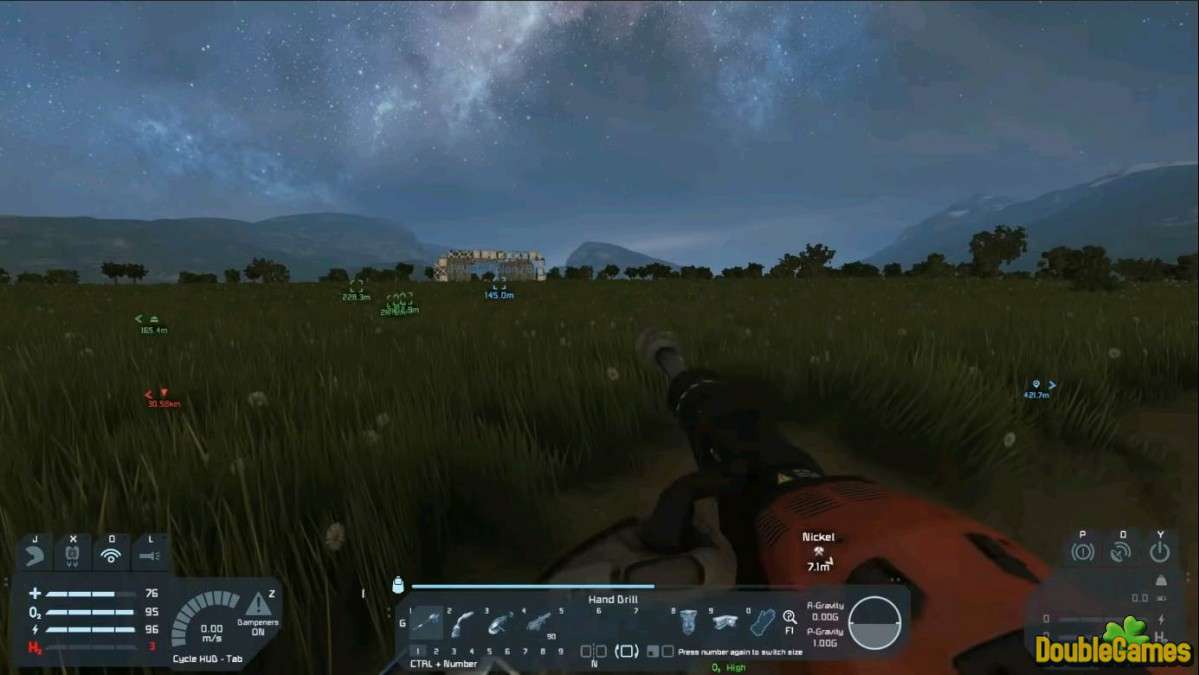
Task: Toggle the helmet icon
Action: tap(35, 553)
